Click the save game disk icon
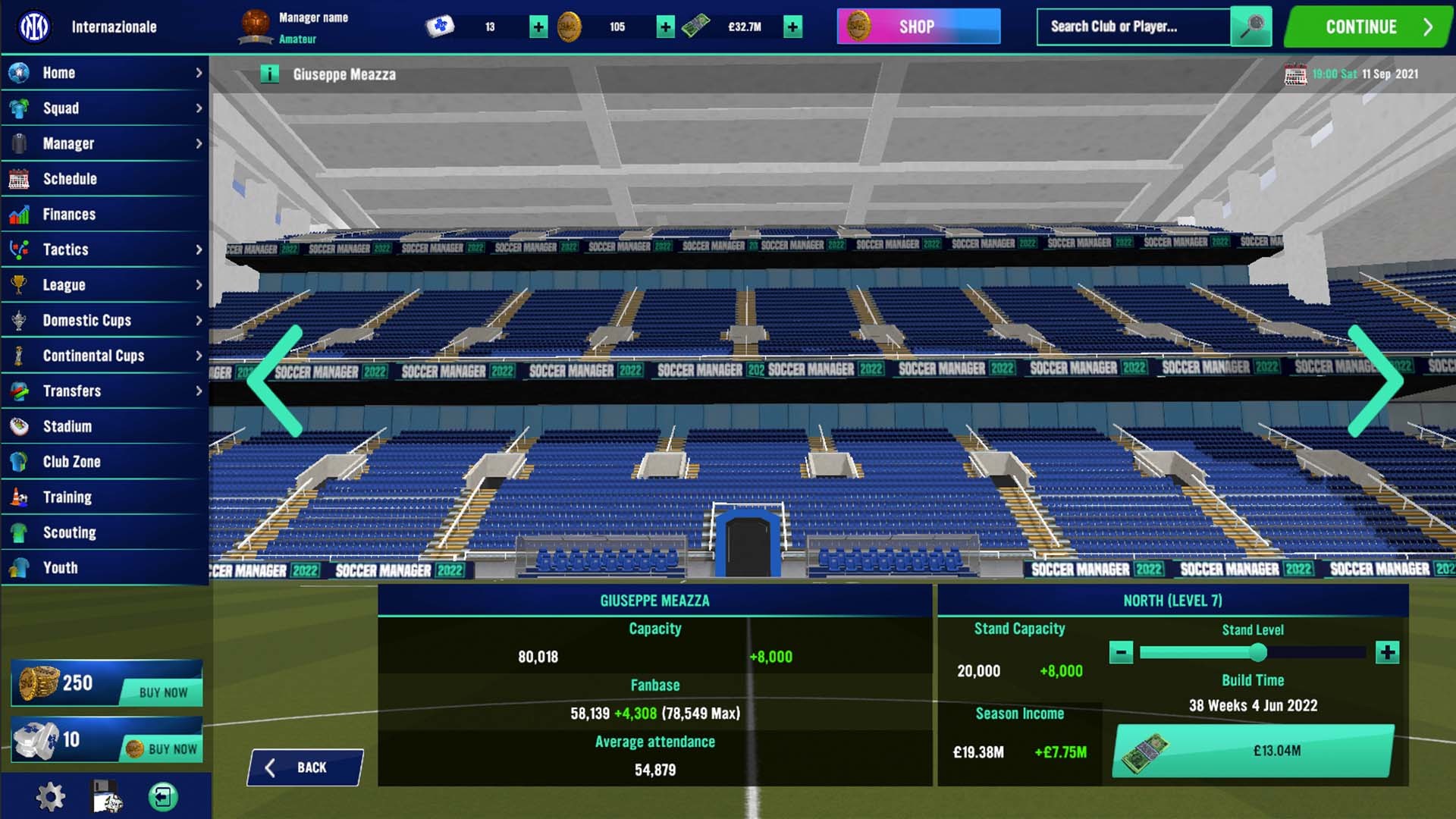 [106, 795]
